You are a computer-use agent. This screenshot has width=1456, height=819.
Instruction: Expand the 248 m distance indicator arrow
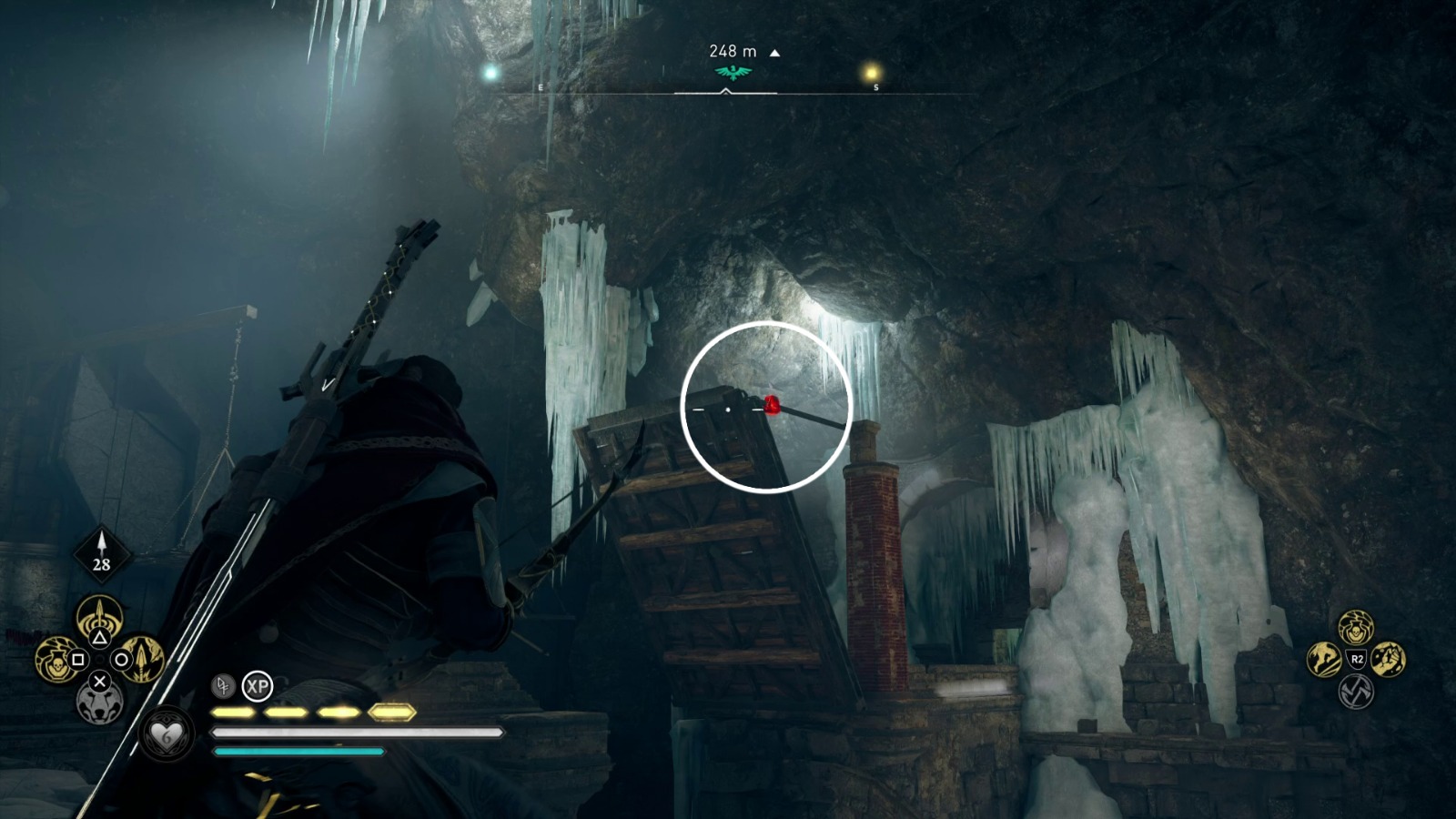(x=773, y=53)
